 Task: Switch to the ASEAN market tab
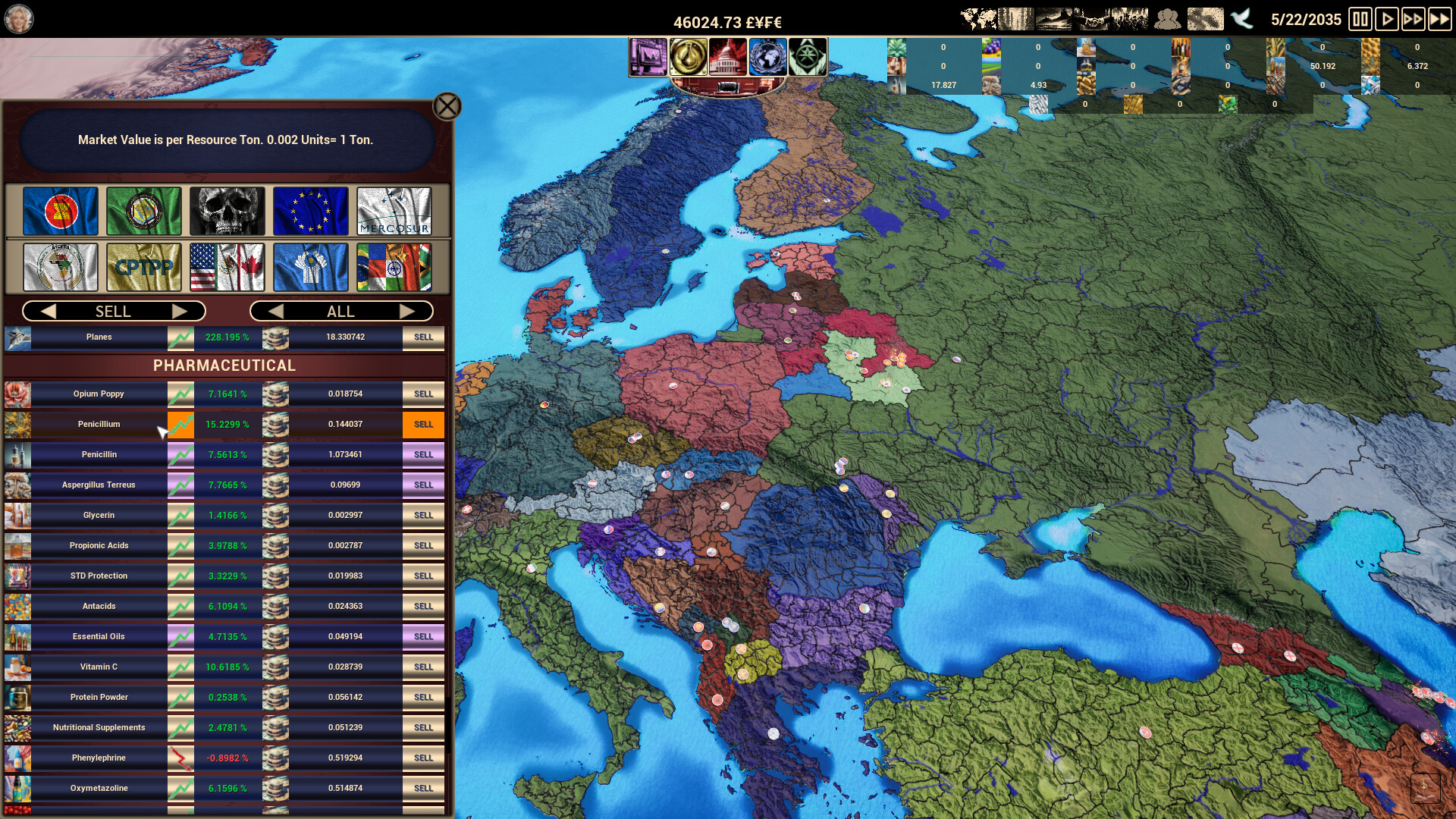pyautogui.click(x=61, y=212)
